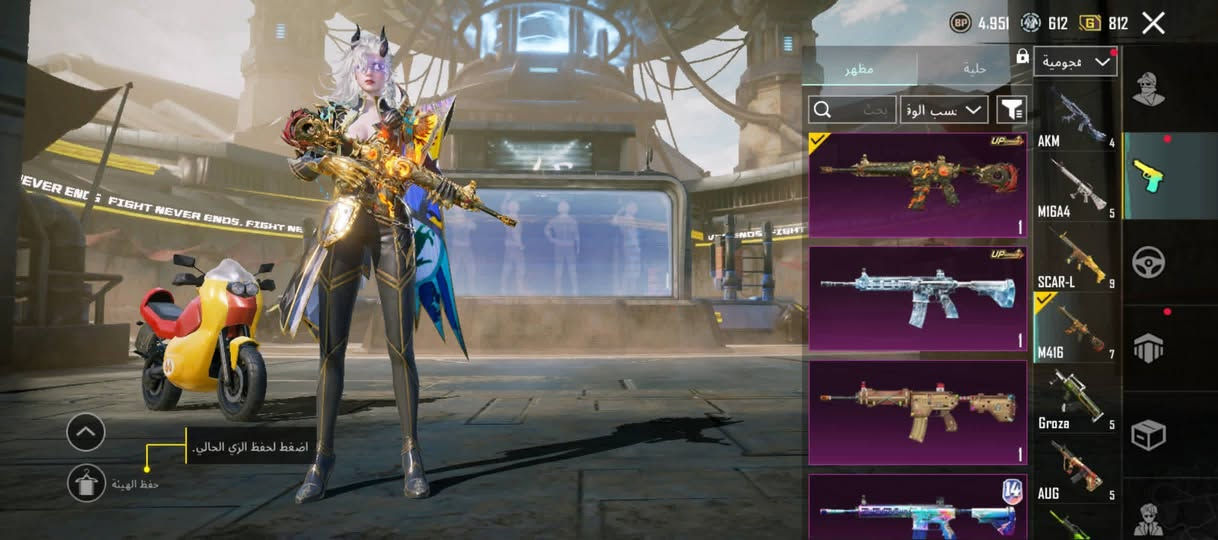Choose the icy blue M416 skin

[917, 299]
